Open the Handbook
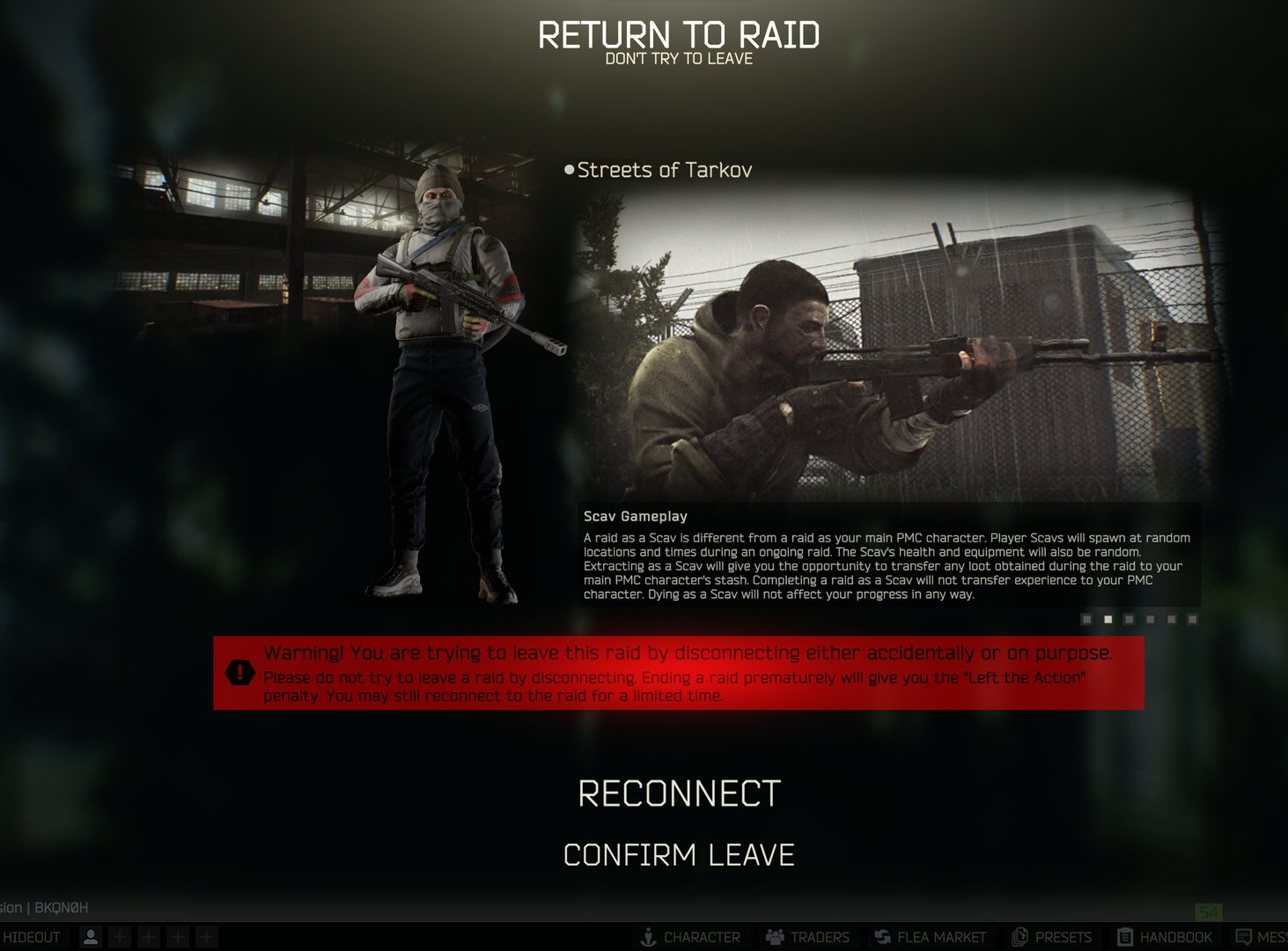Viewport: 1288px width, 951px height. tap(1165, 937)
